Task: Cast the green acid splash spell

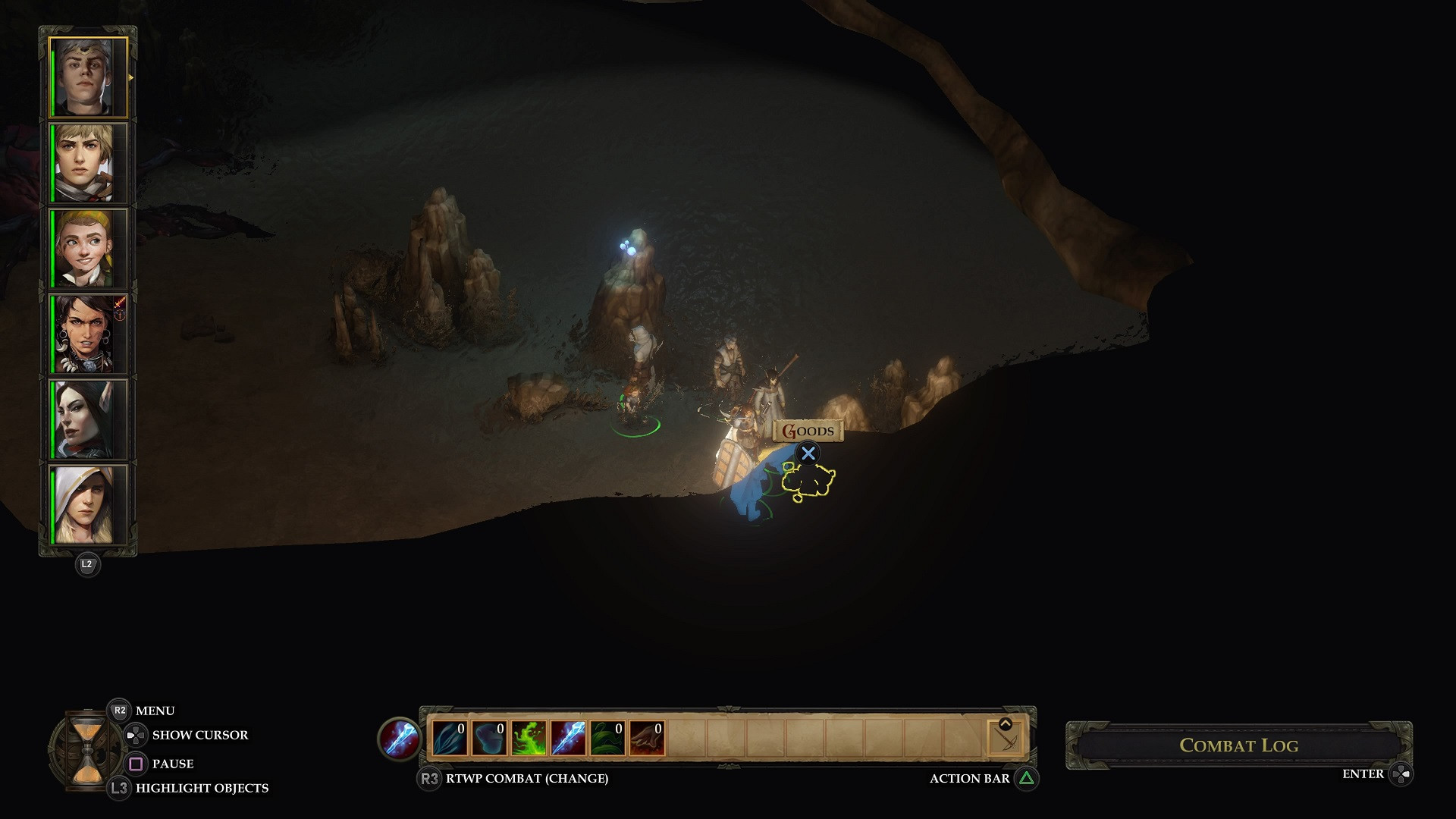Action: tap(529, 739)
